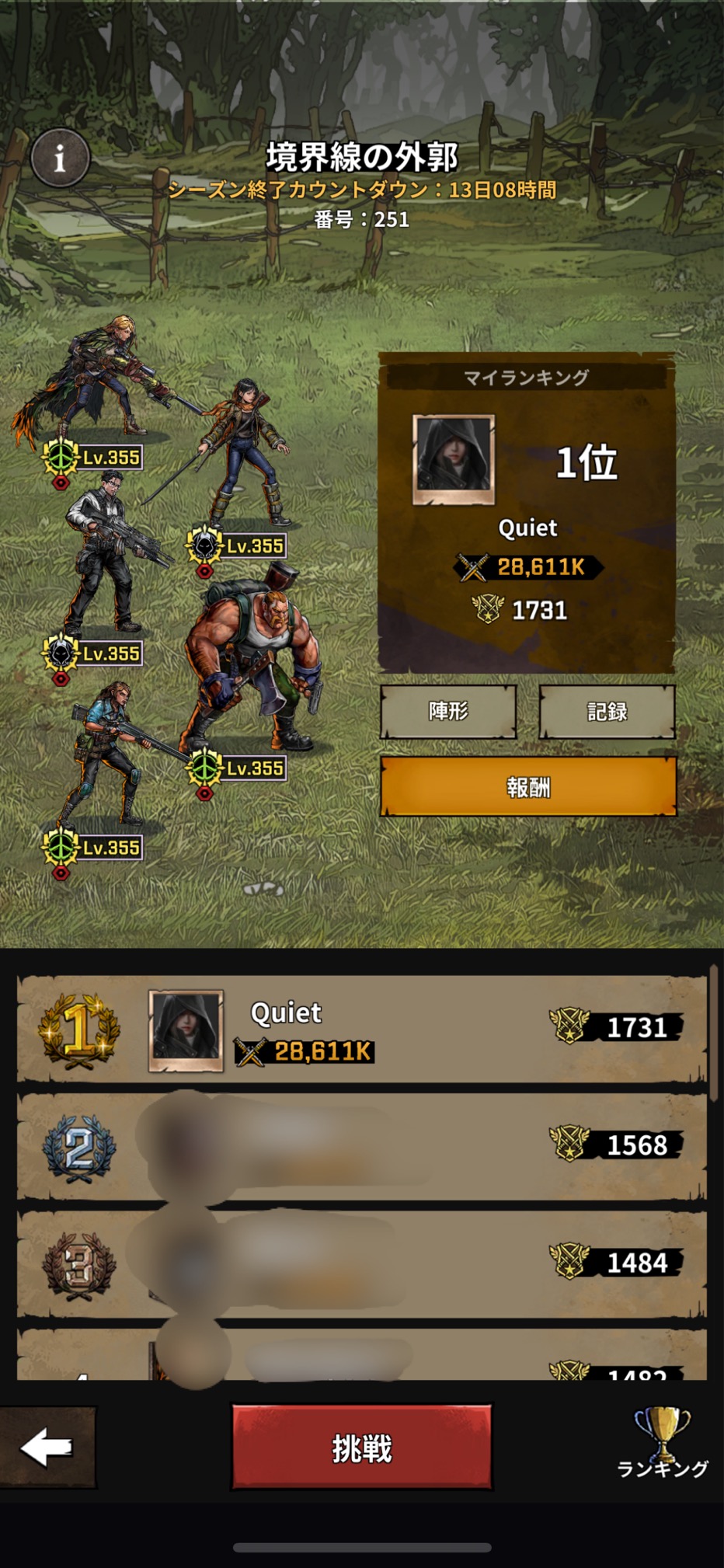724x1568 pixels.
Task: Open the 陣形 formation screen
Action: point(448,711)
